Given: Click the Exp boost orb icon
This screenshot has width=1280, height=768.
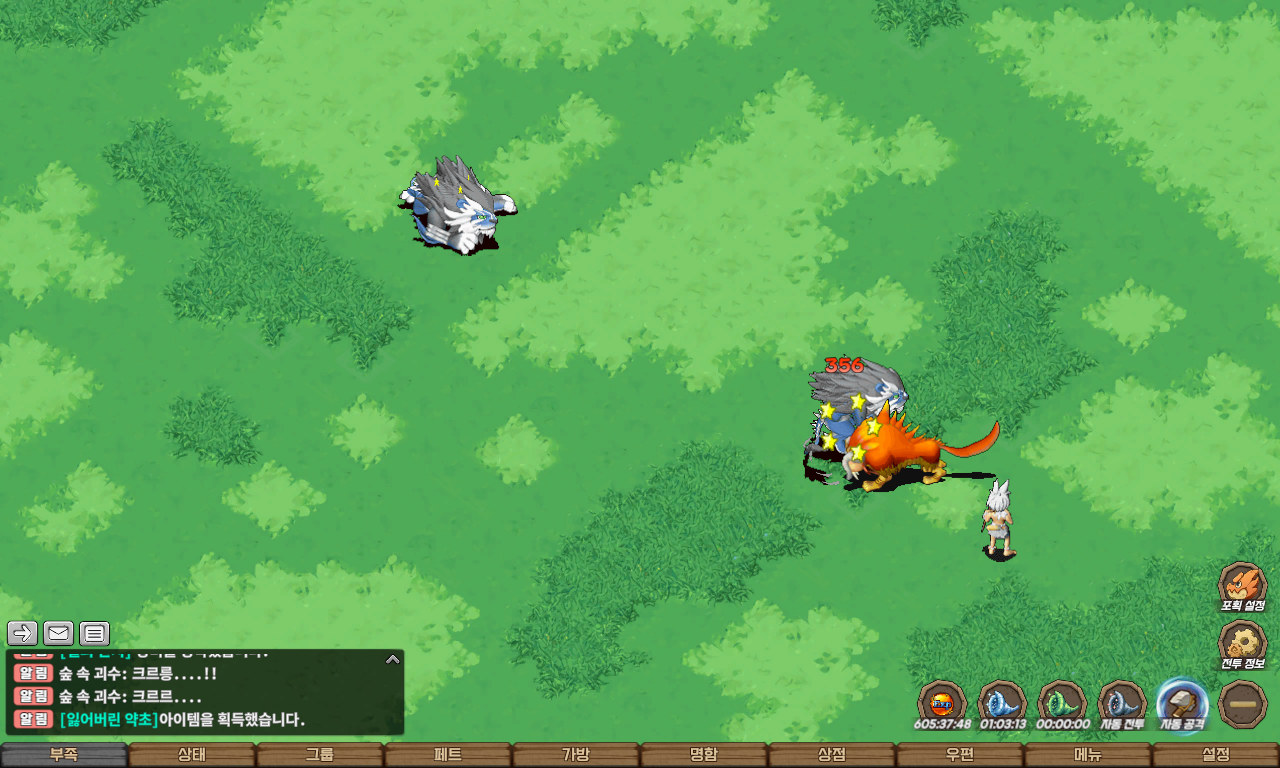Looking at the screenshot, I should [942, 703].
